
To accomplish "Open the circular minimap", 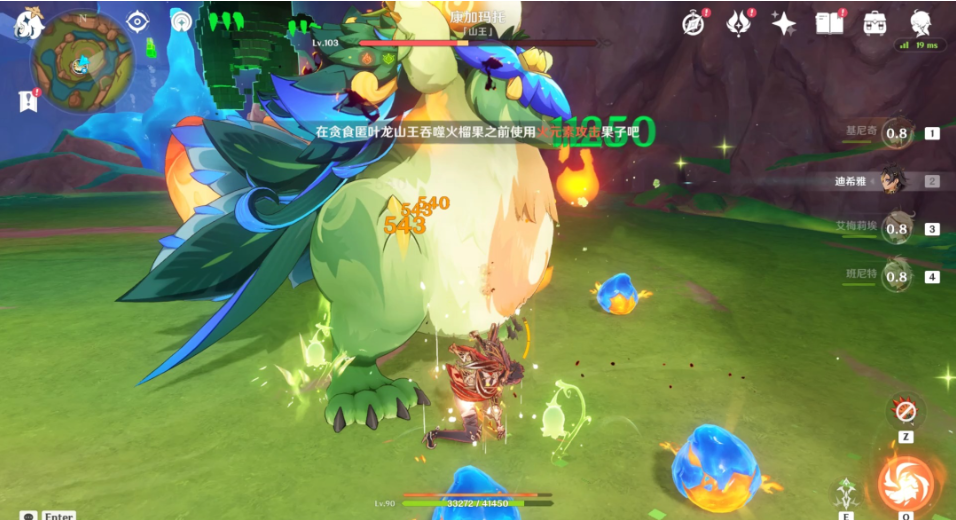I will 82,62.
